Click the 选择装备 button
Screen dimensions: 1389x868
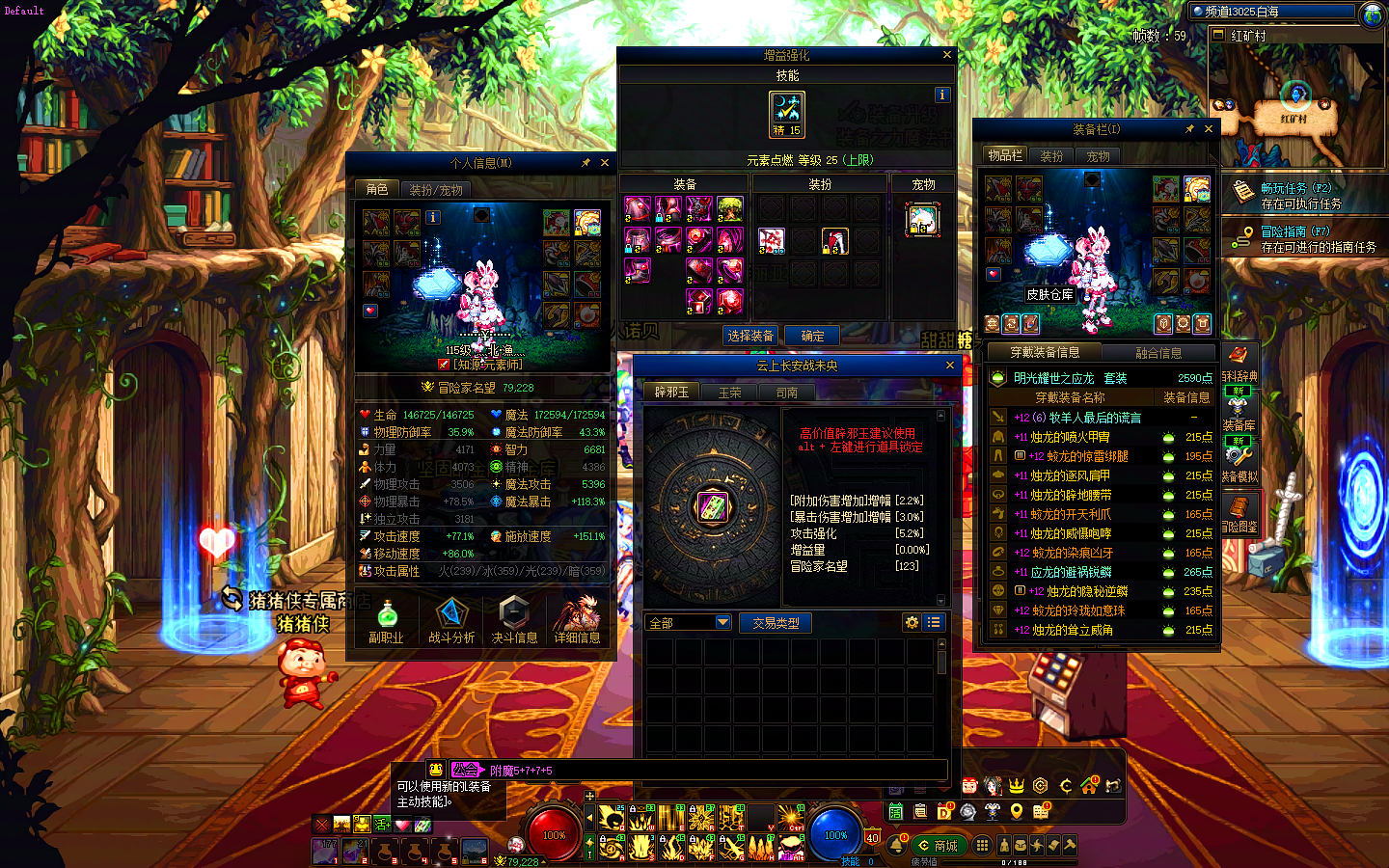pos(750,336)
